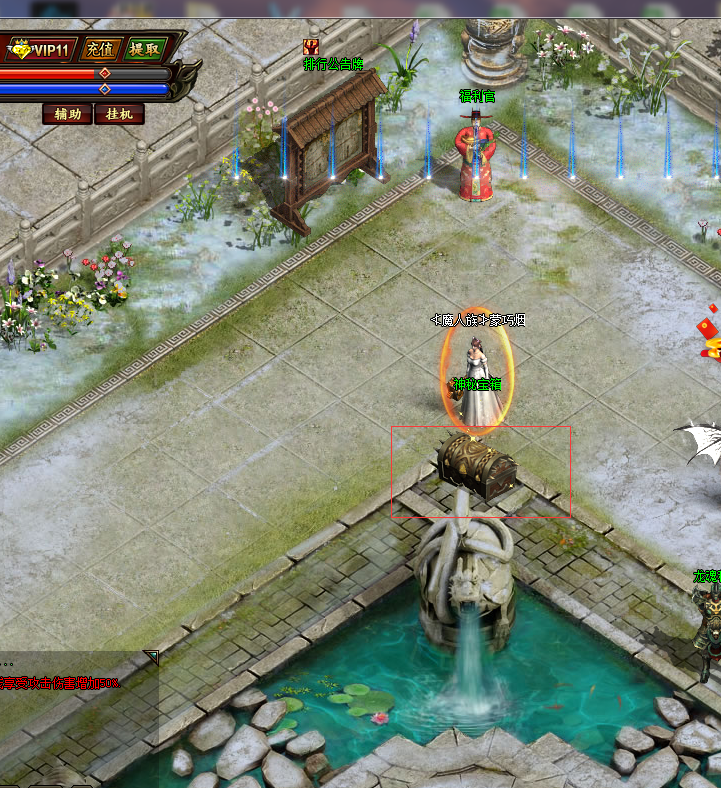Click the chat panel's corner resize arrow
Viewport: 721px width, 788px height.
point(151,656)
